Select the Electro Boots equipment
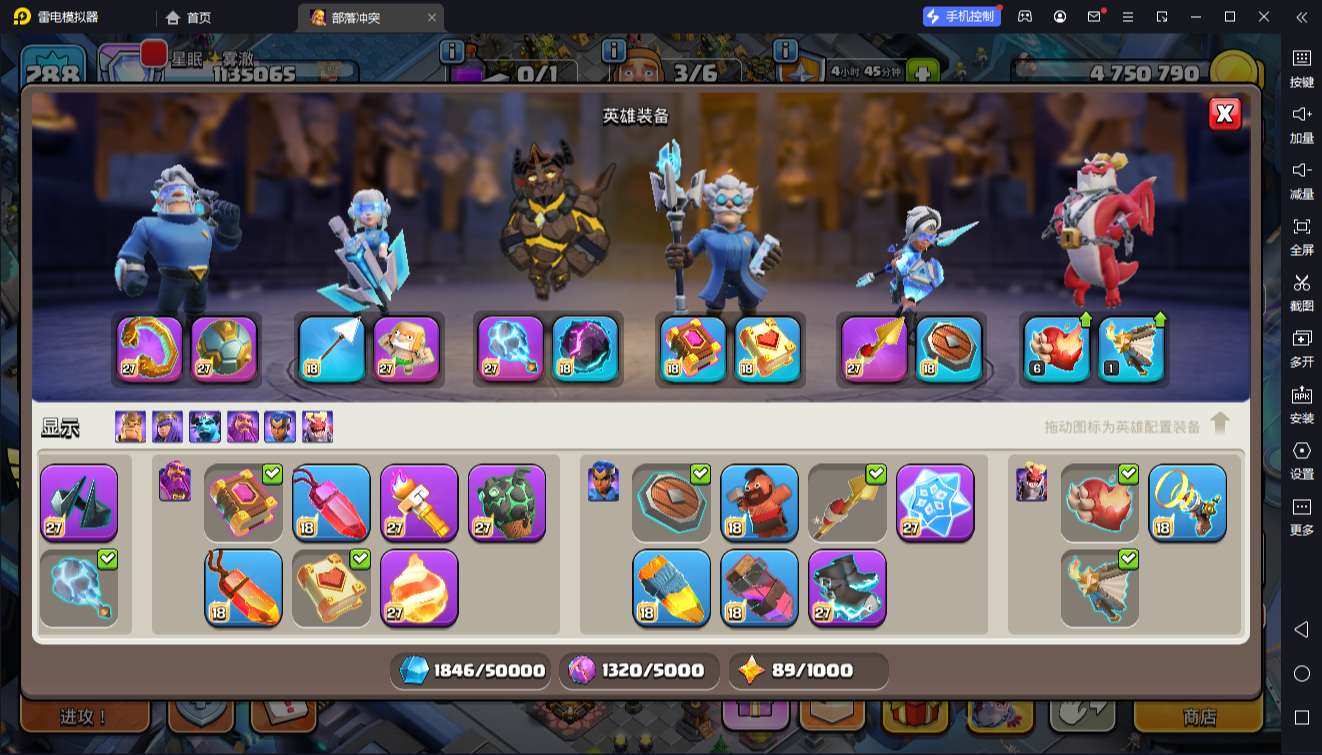The image size is (1322, 755). click(847, 588)
